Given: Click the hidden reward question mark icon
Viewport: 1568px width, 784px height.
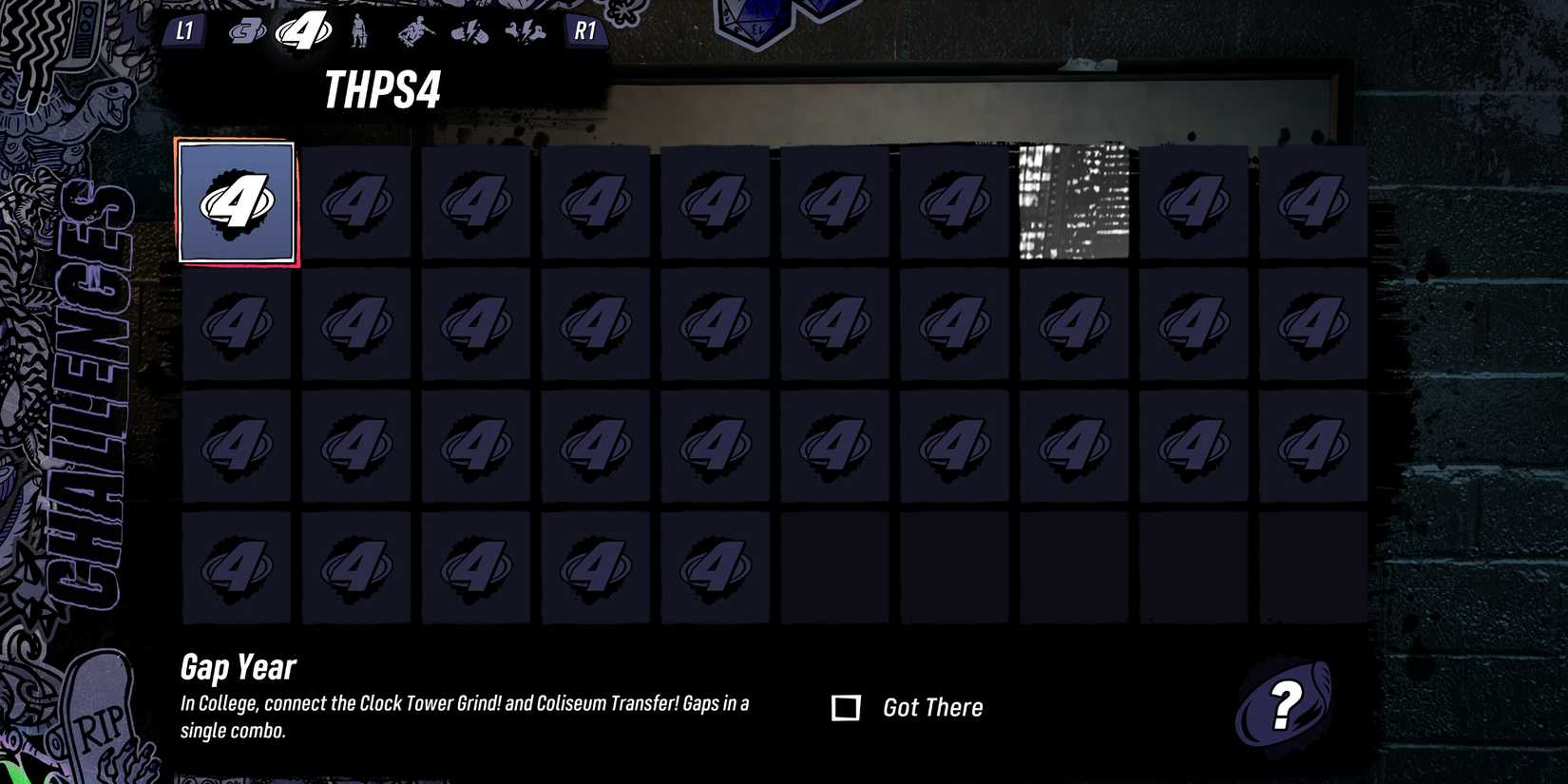Looking at the screenshot, I should pos(1285,706).
